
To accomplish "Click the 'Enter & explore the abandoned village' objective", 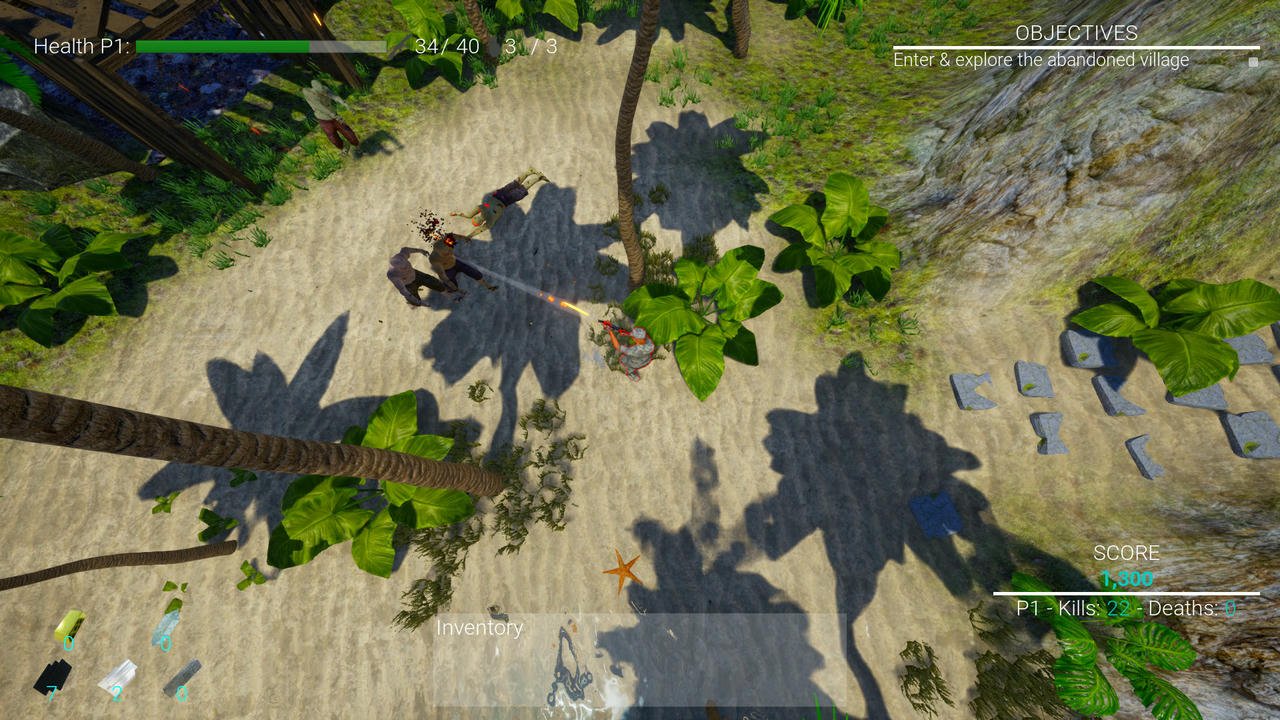I will (1040, 60).
